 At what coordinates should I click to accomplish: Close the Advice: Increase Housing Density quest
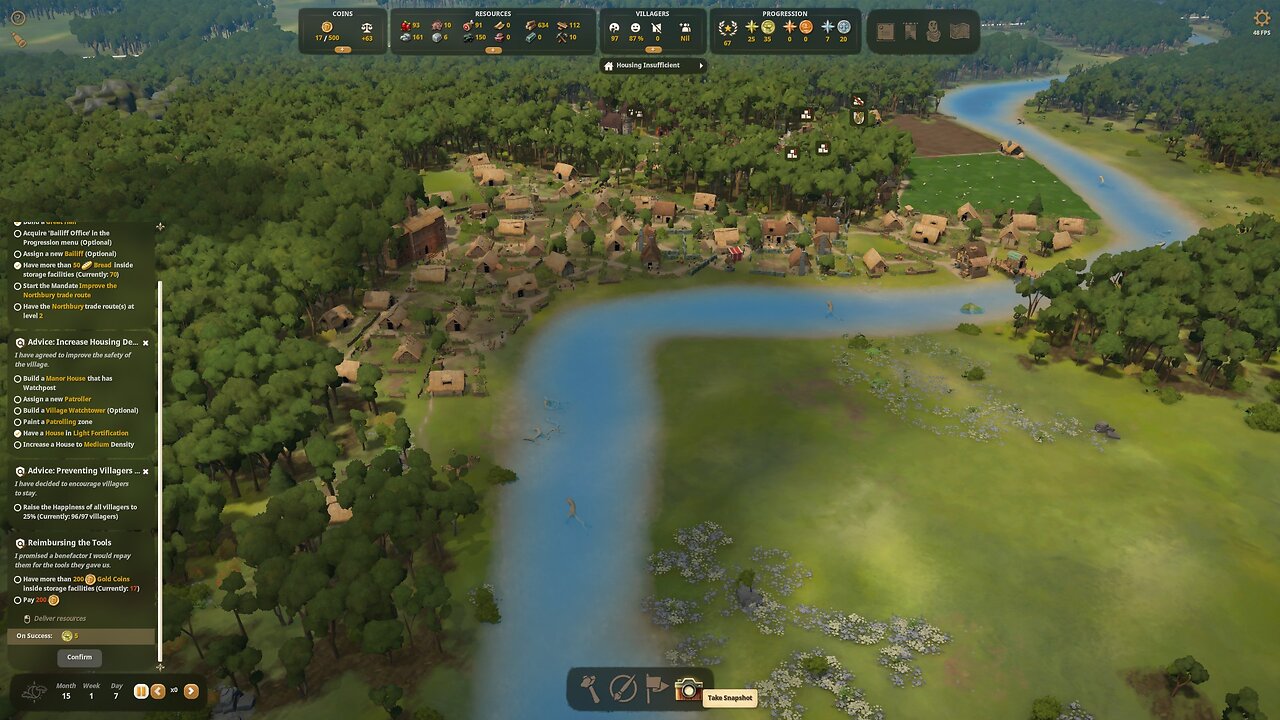point(145,343)
